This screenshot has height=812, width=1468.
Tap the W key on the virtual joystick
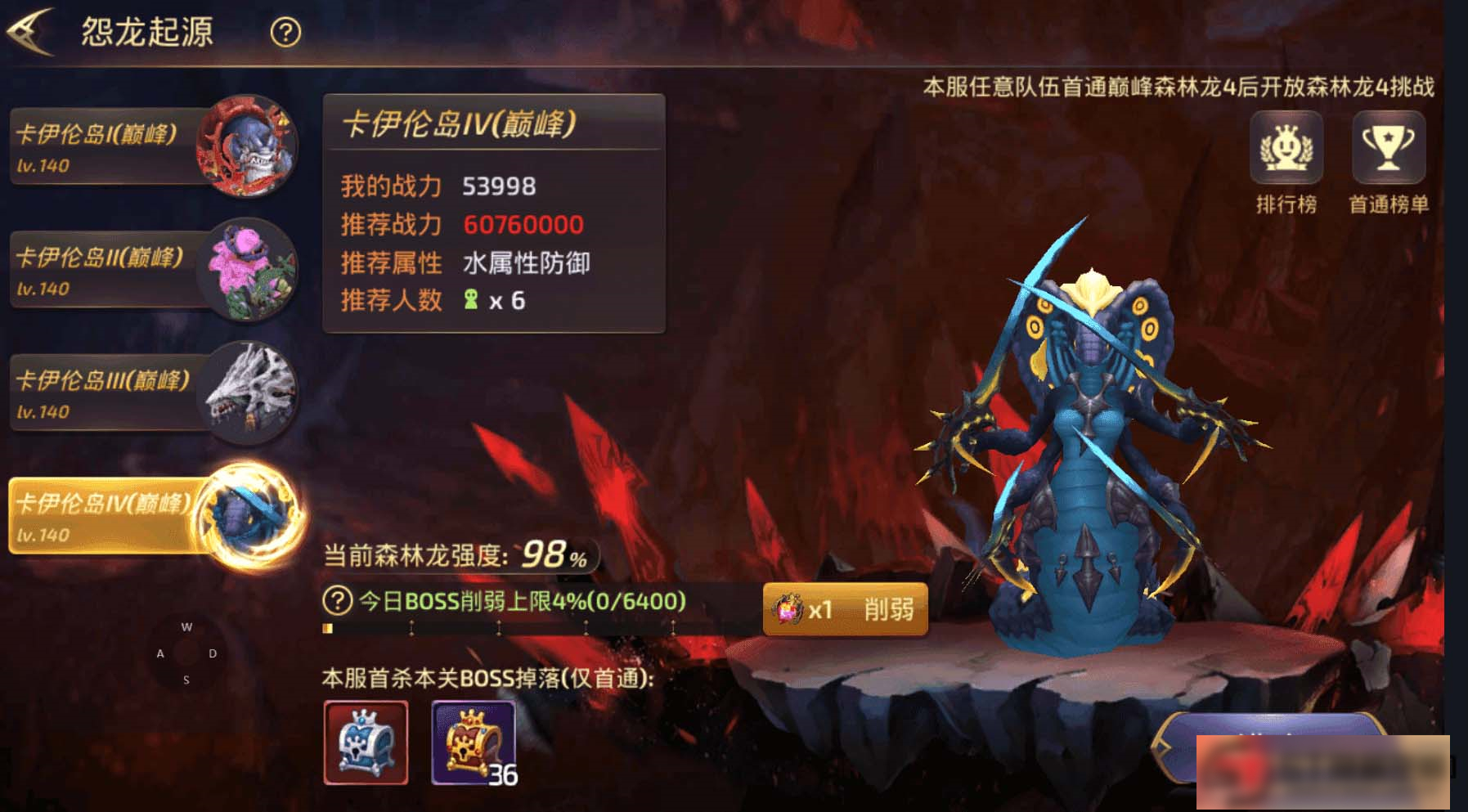pos(187,626)
